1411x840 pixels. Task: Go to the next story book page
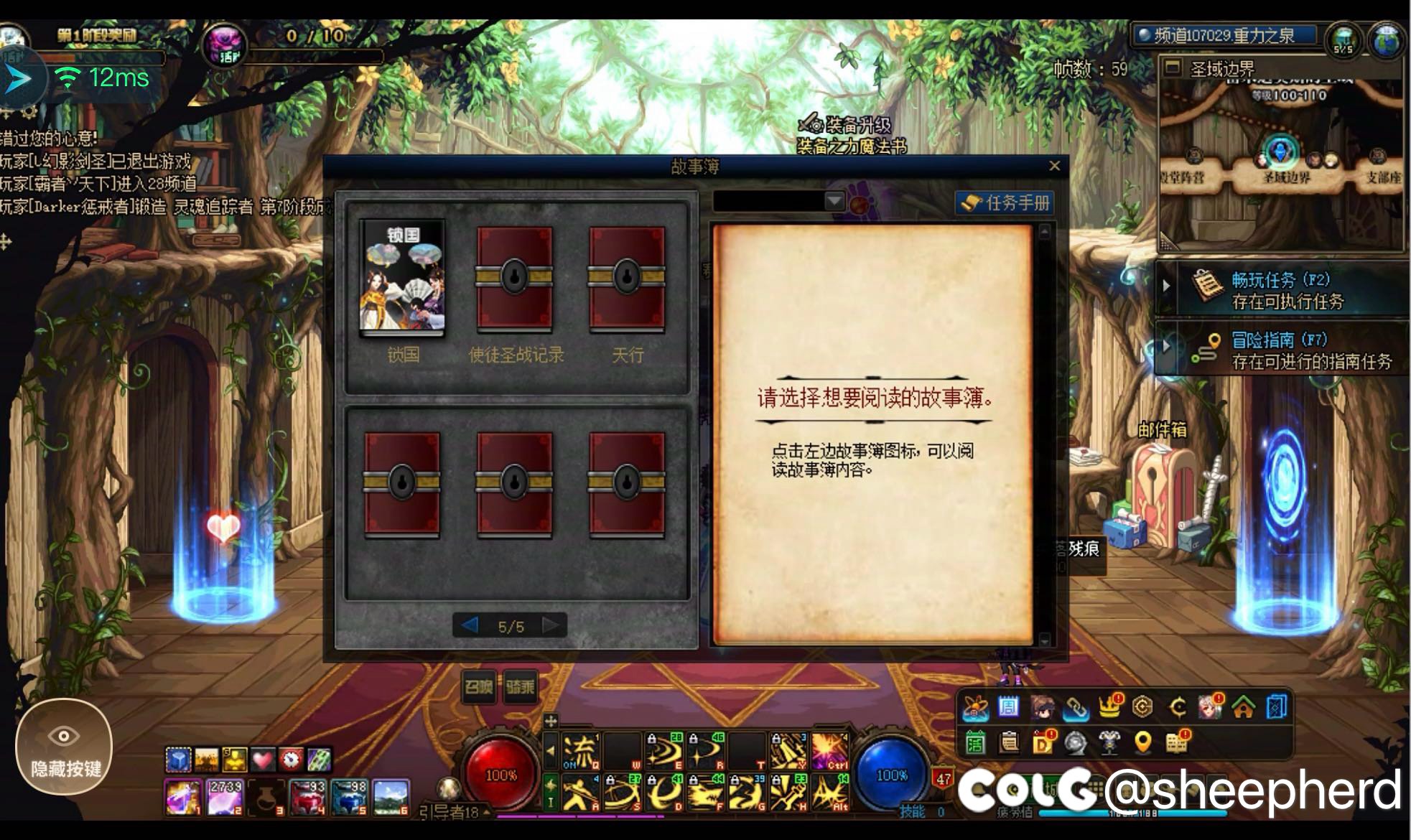click(x=551, y=626)
